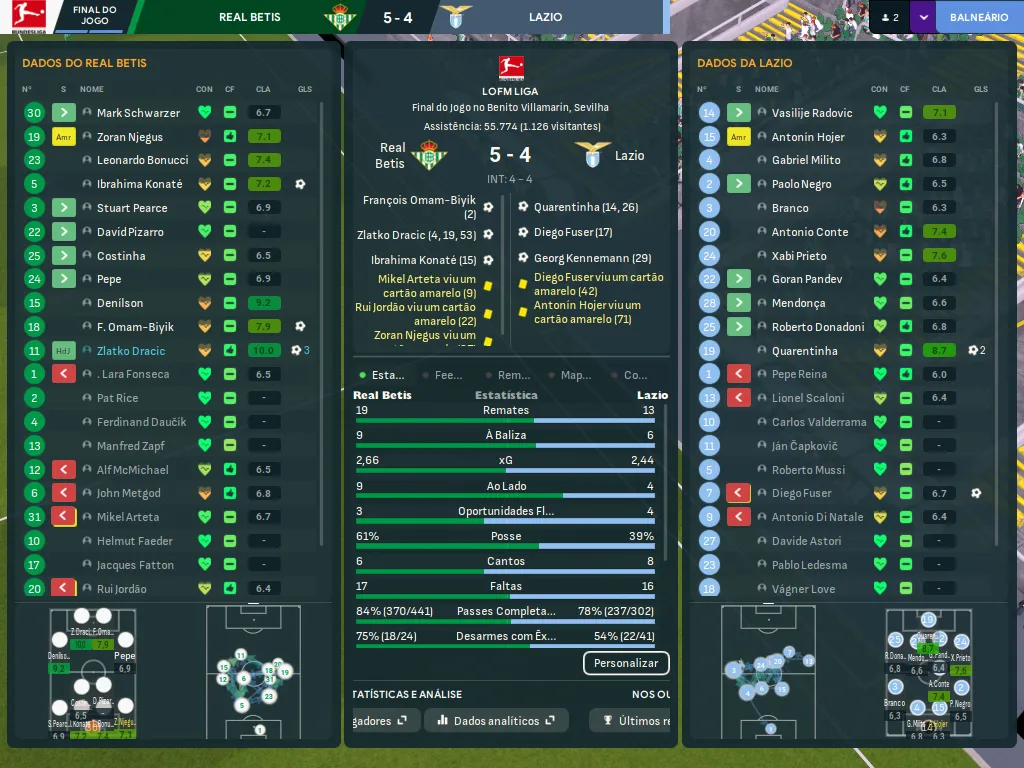
Task: Click the Lazio name in top scoreboard
Action: pyautogui.click(x=546, y=17)
